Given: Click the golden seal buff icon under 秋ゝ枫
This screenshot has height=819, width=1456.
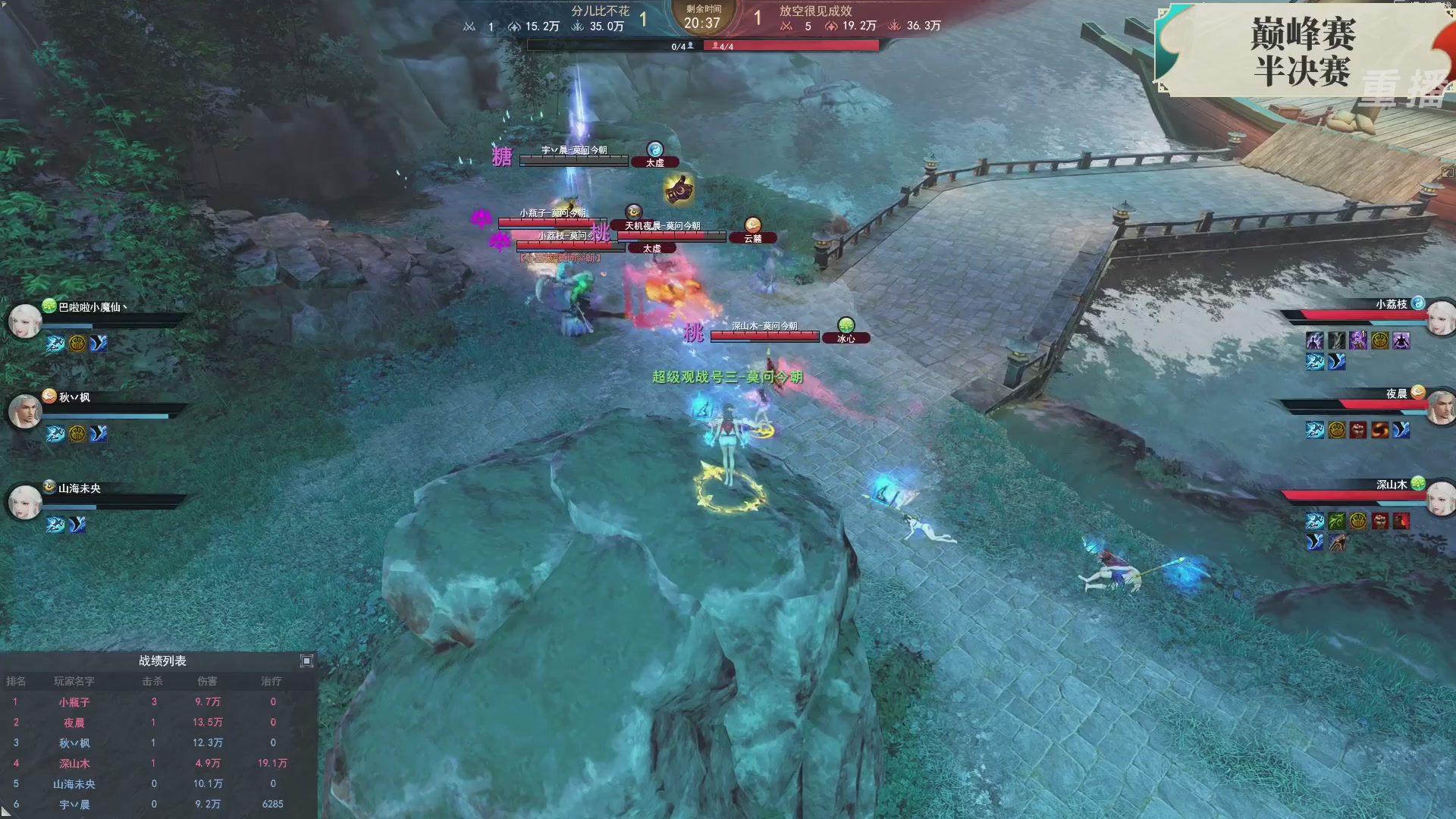Looking at the screenshot, I should point(77,433).
